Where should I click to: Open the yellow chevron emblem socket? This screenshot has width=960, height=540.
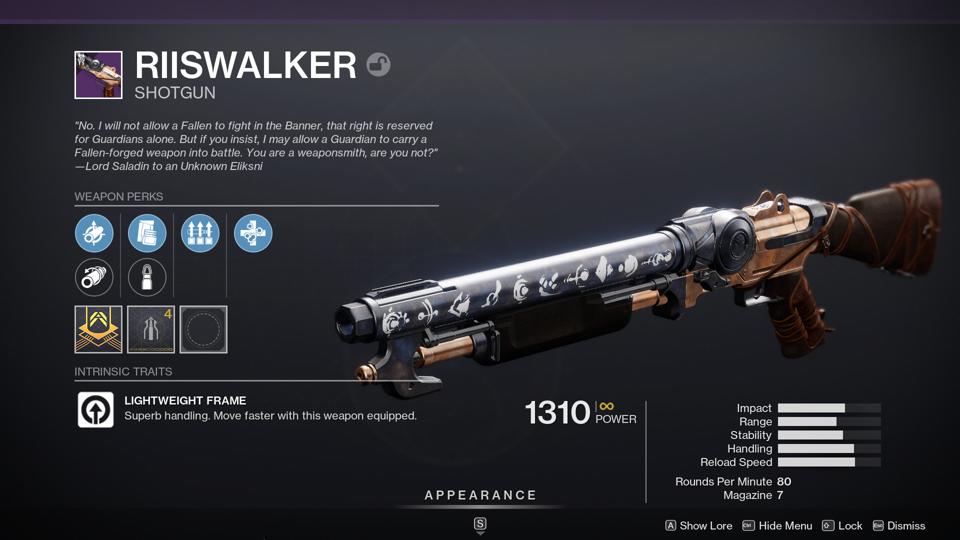[x=98, y=329]
